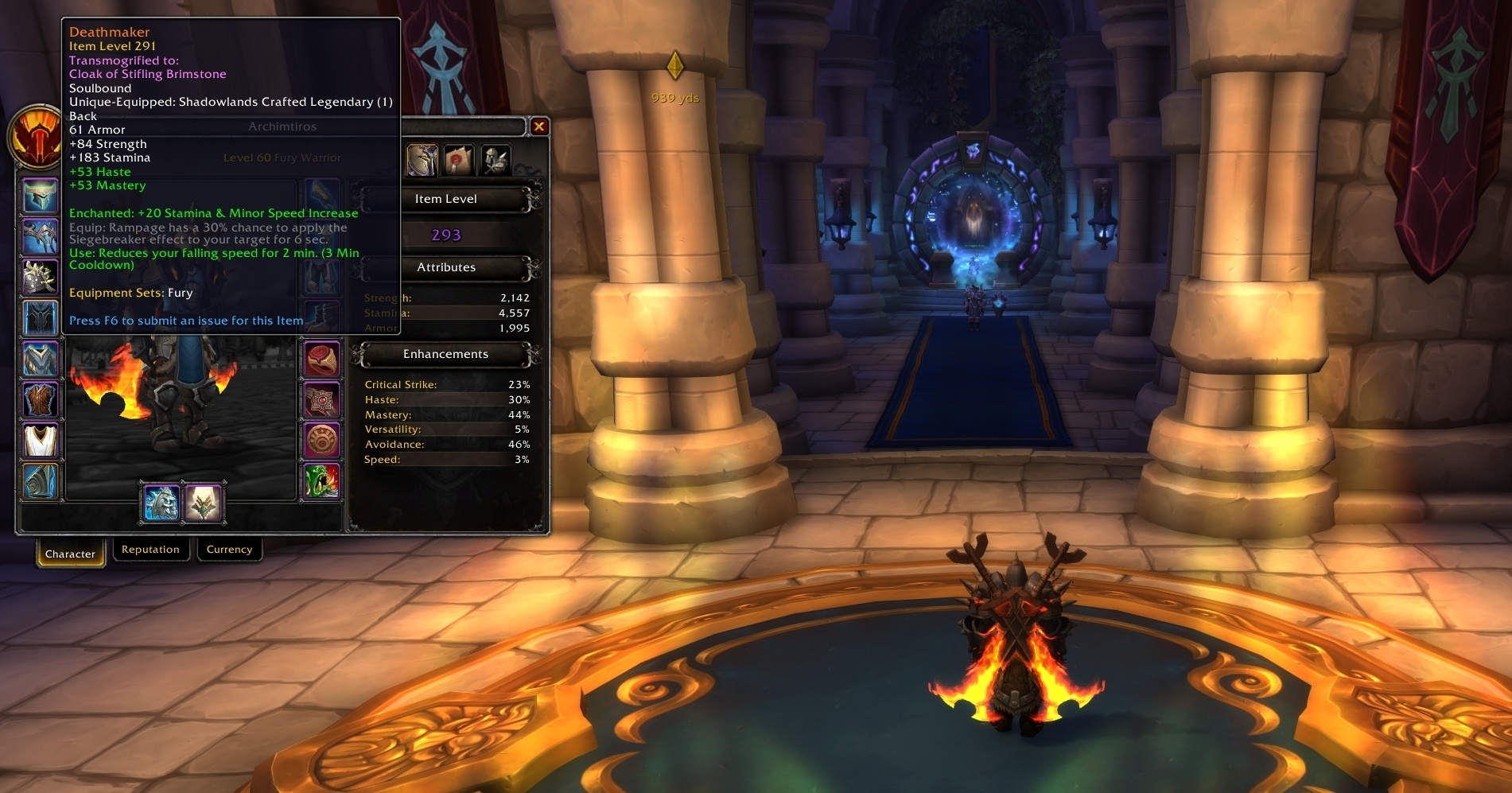The height and width of the screenshot is (793, 1512).
Task: Click the wrist bracer slot
Action: point(40,481)
